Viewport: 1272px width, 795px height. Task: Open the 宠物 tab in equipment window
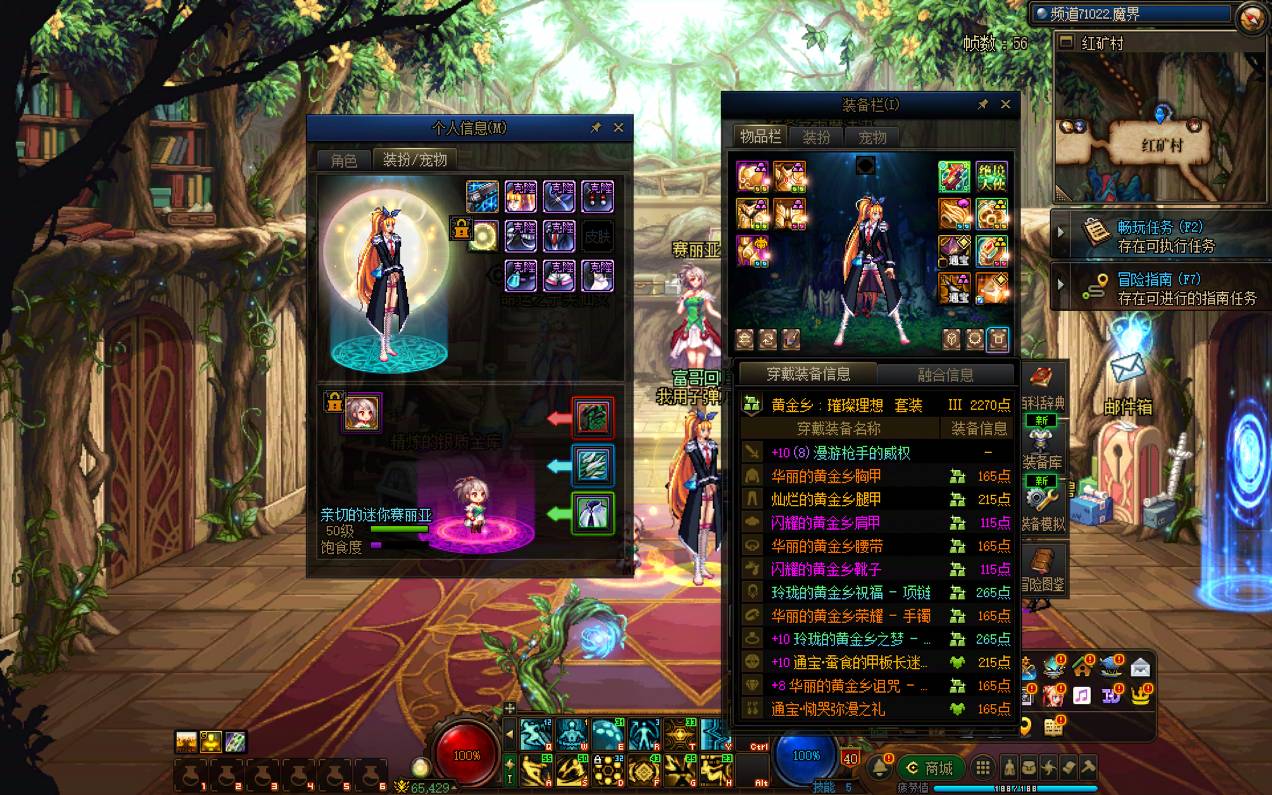(872, 138)
